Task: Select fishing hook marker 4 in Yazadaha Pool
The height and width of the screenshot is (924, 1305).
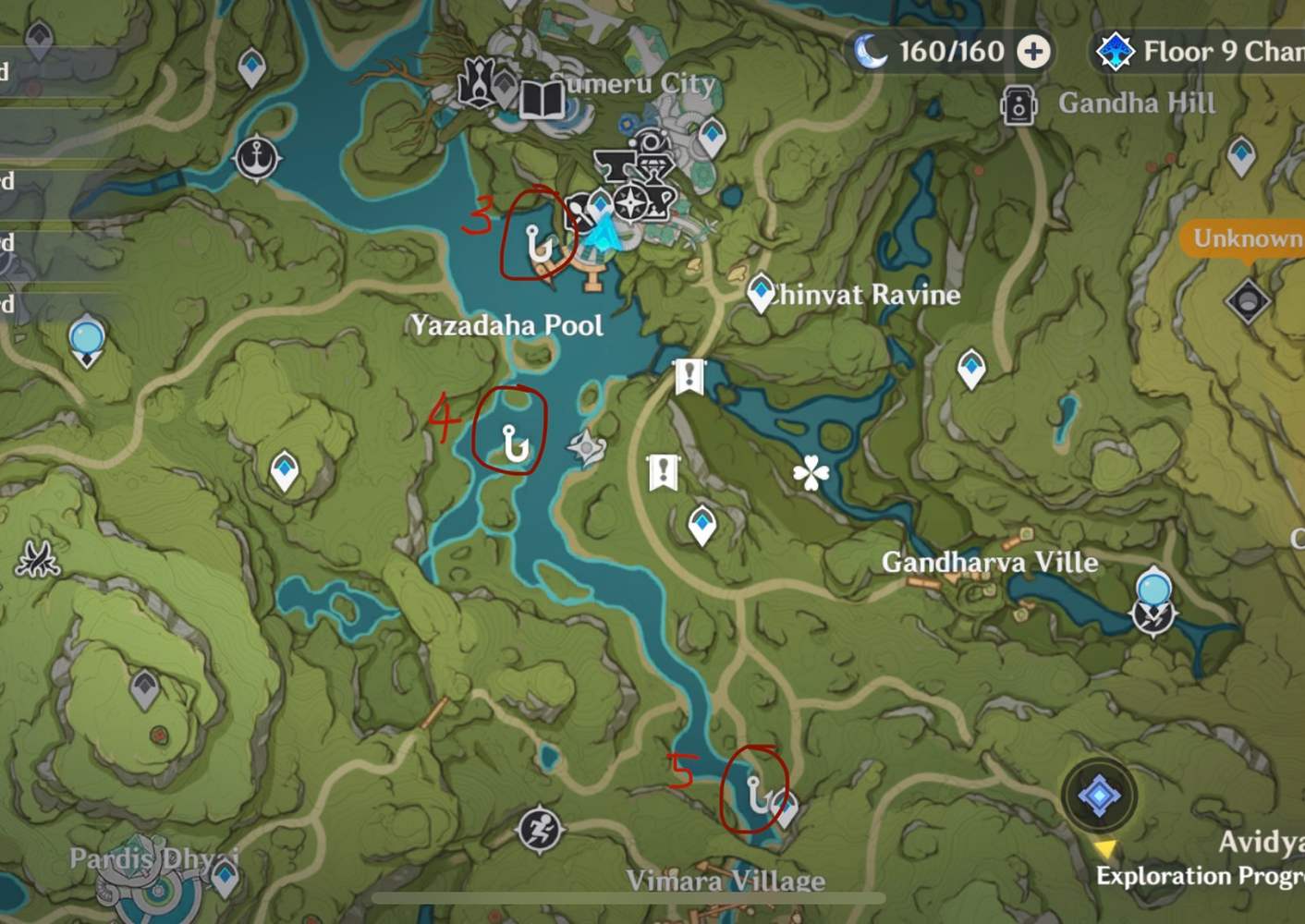Action: pos(513,444)
